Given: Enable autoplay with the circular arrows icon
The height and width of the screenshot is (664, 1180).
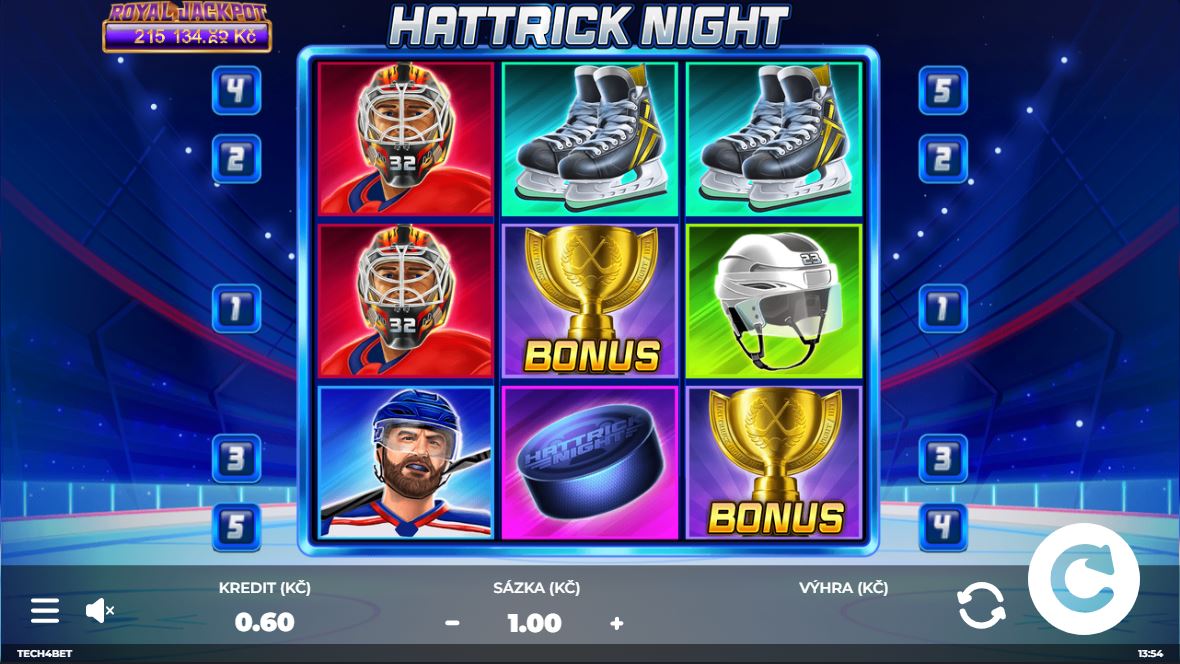Looking at the screenshot, I should point(980,606).
